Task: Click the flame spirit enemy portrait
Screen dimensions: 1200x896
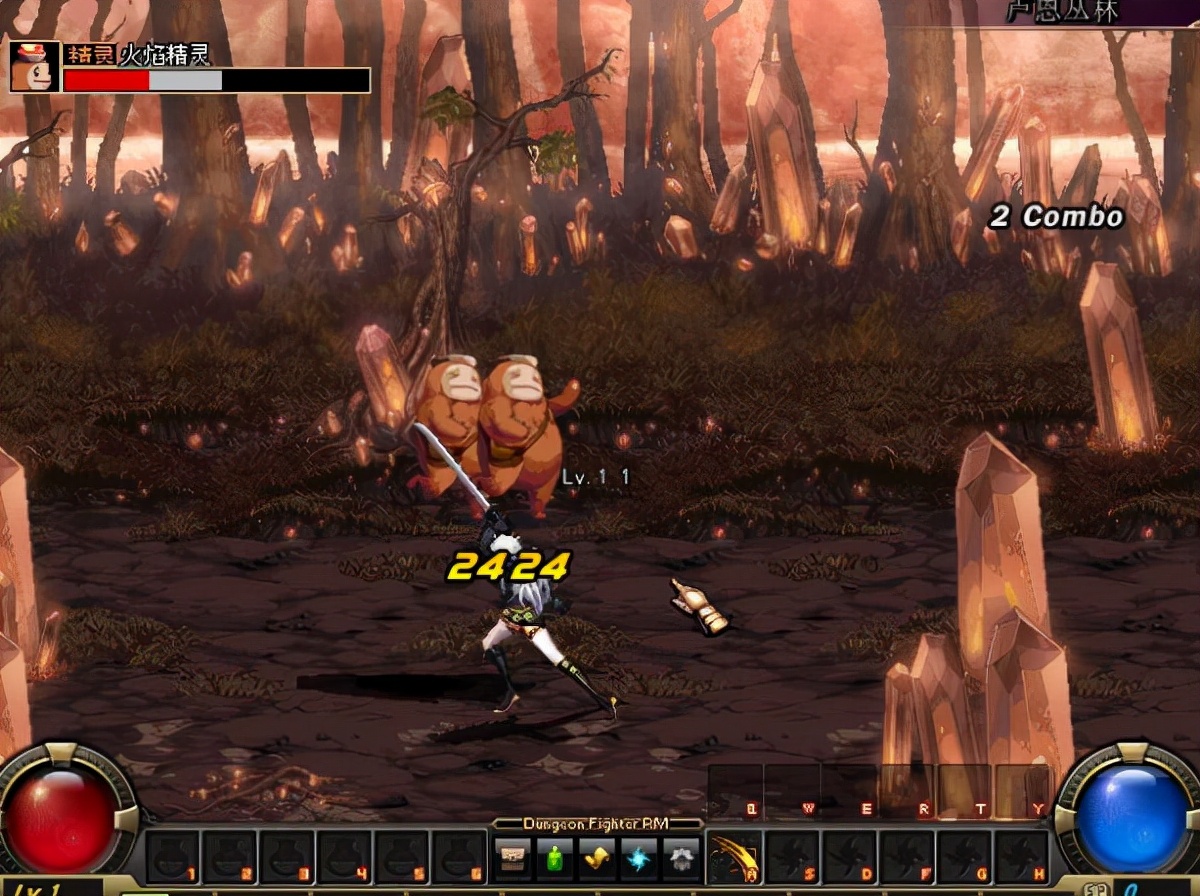Action: click(x=33, y=66)
